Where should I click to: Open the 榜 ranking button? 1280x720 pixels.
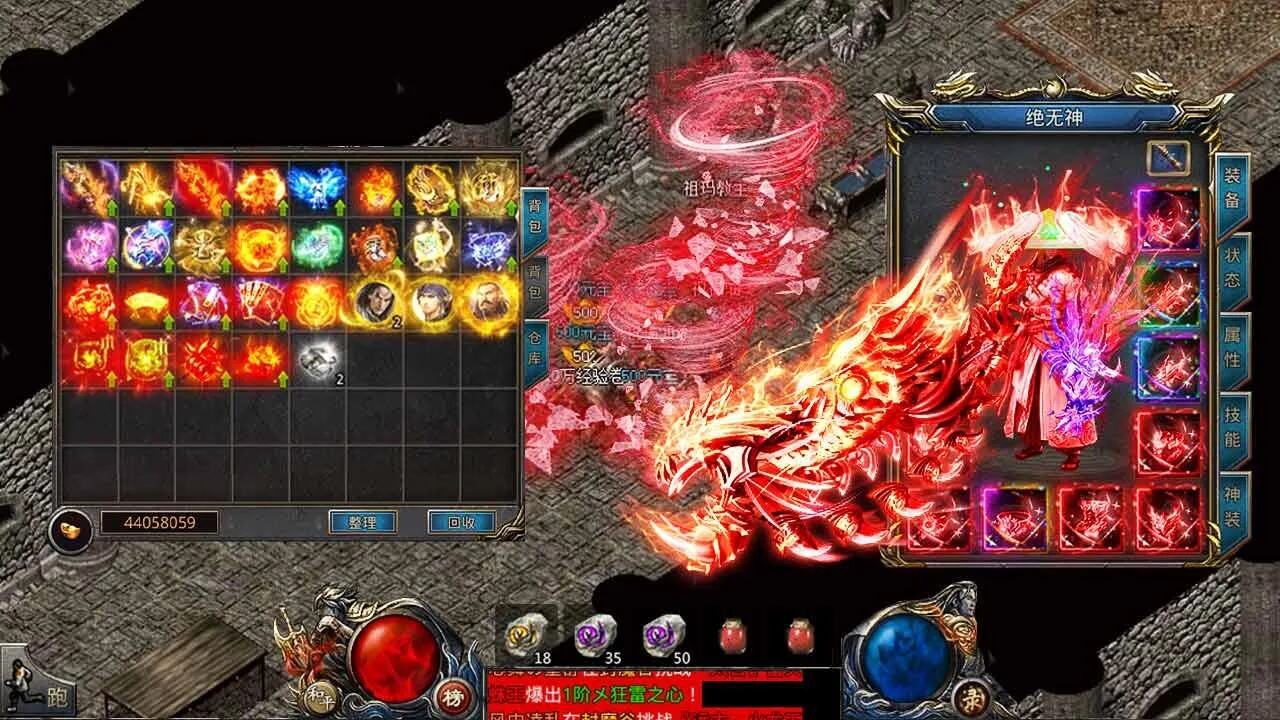tap(449, 697)
